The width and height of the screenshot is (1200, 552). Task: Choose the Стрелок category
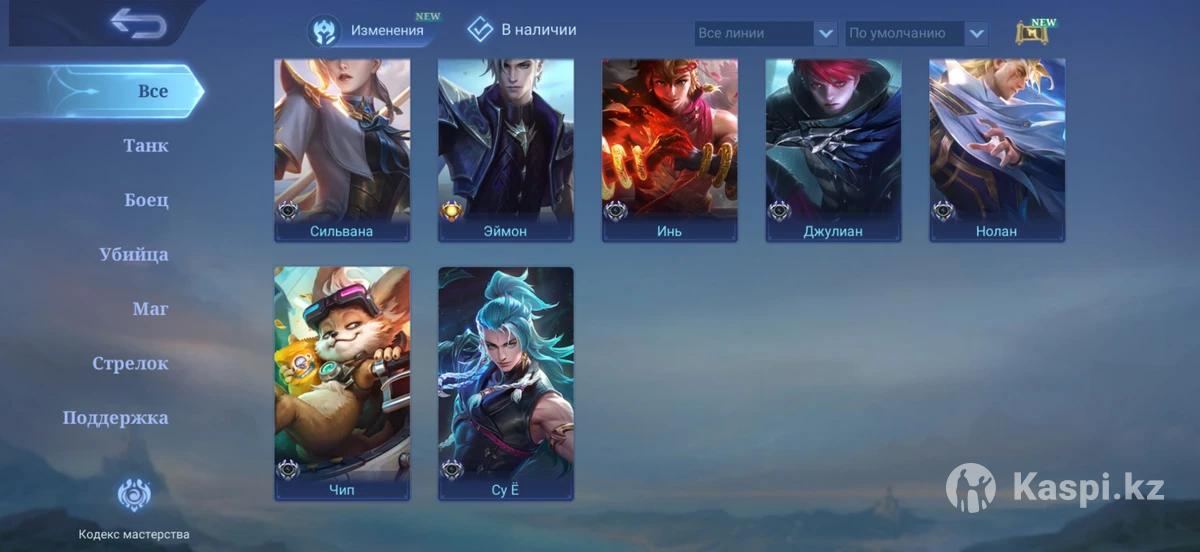tap(130, 364)
